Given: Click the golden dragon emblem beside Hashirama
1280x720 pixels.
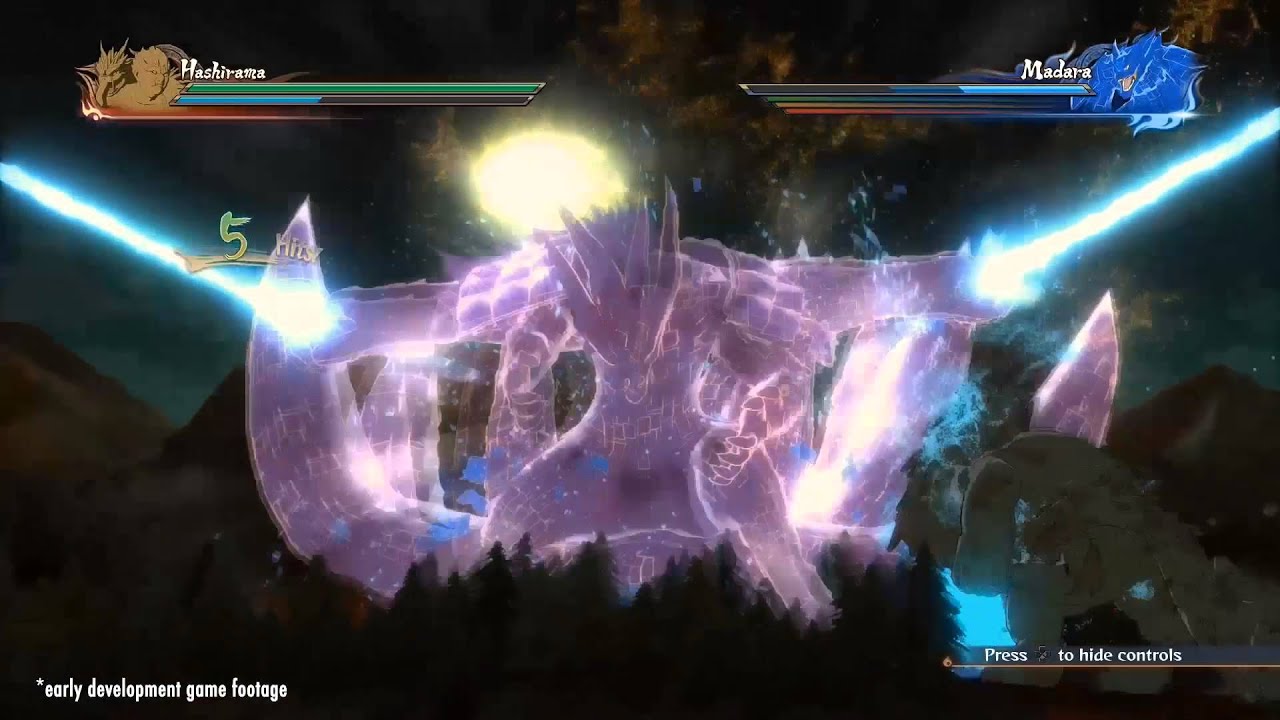Looking at the screenshot, I should point(110,70).
